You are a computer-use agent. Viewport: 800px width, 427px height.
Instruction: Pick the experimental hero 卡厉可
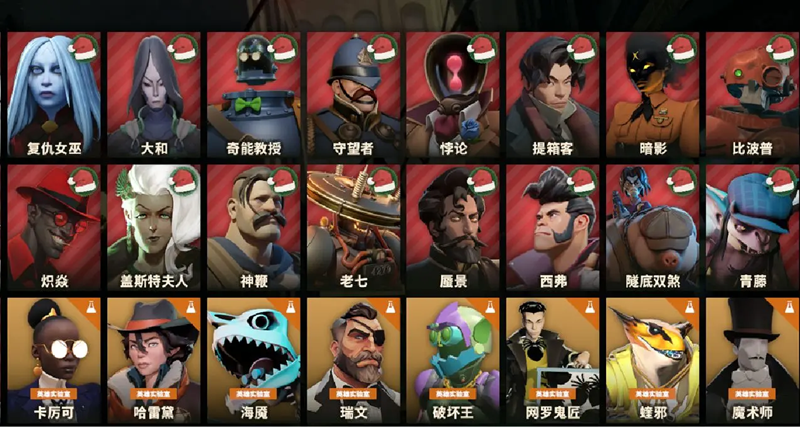tap(53, 360)
